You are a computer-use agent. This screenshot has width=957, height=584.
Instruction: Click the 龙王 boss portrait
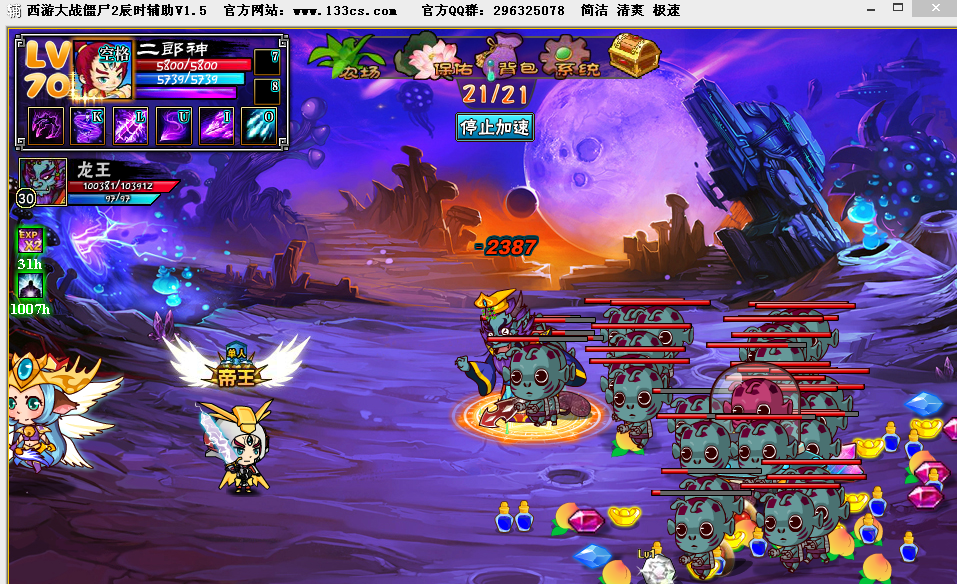(44, 179)
